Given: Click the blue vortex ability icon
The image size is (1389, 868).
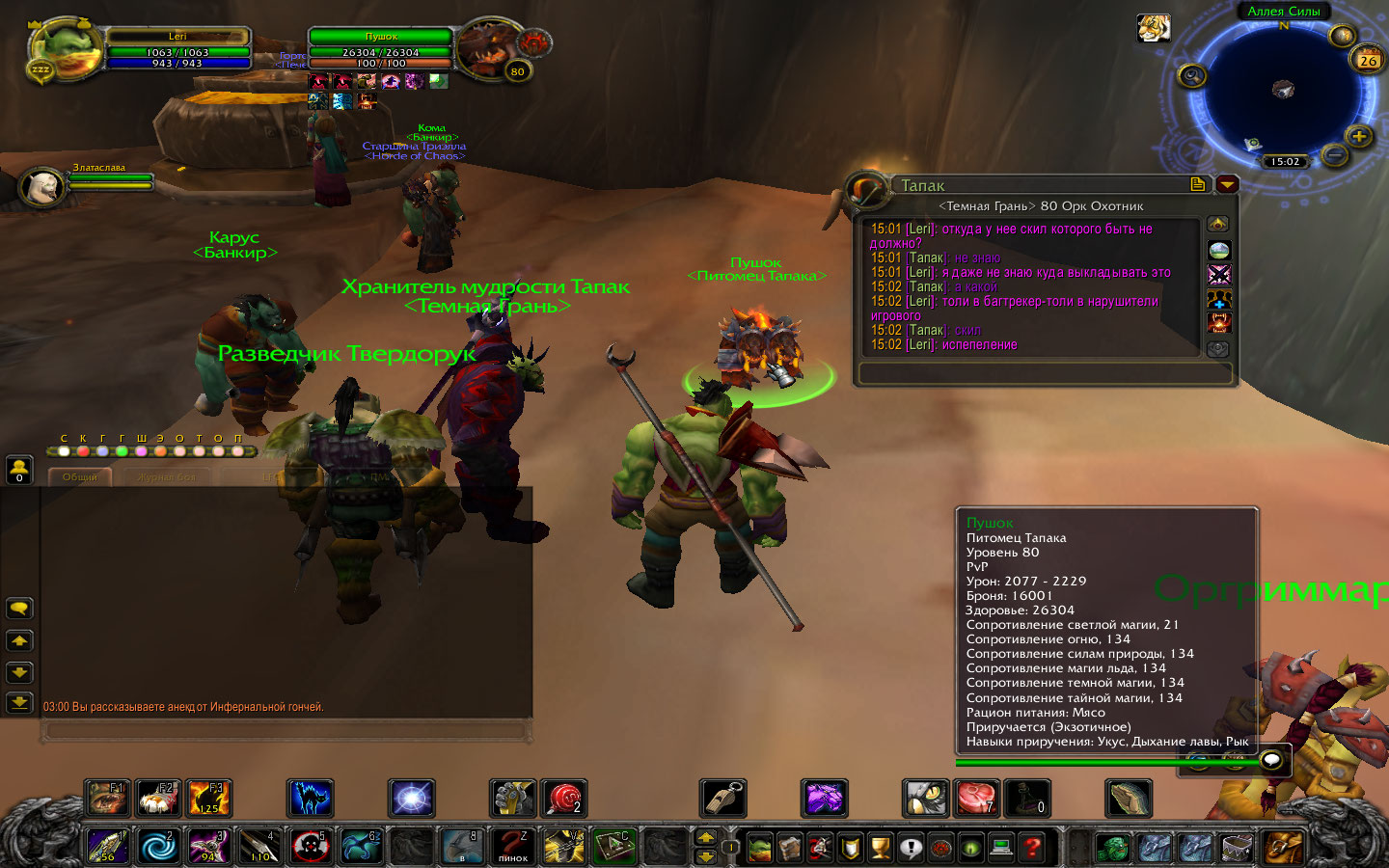Looking at the screenshot, I should coord(159,846).
